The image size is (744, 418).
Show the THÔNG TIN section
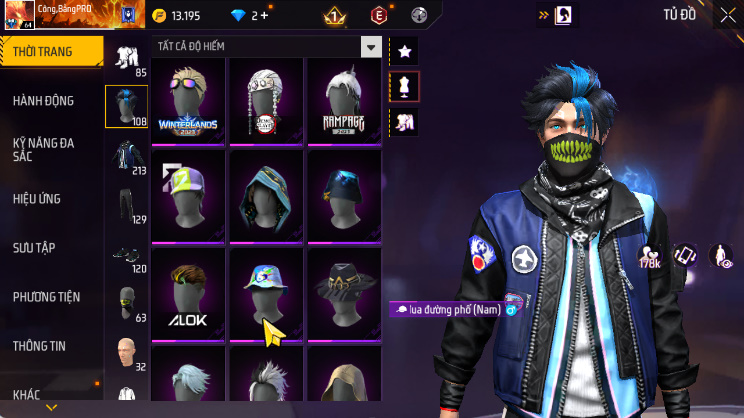[x=40, y=346]
